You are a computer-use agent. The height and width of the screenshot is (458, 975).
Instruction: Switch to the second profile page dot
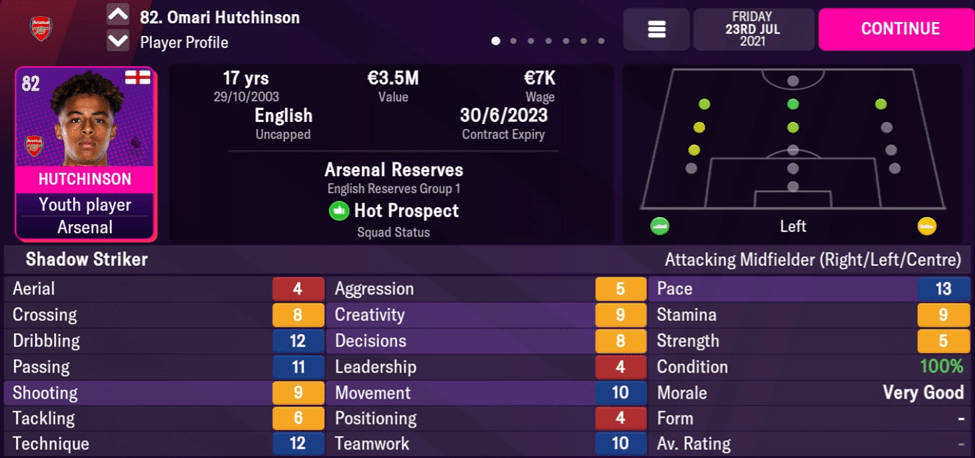(513, 42)
